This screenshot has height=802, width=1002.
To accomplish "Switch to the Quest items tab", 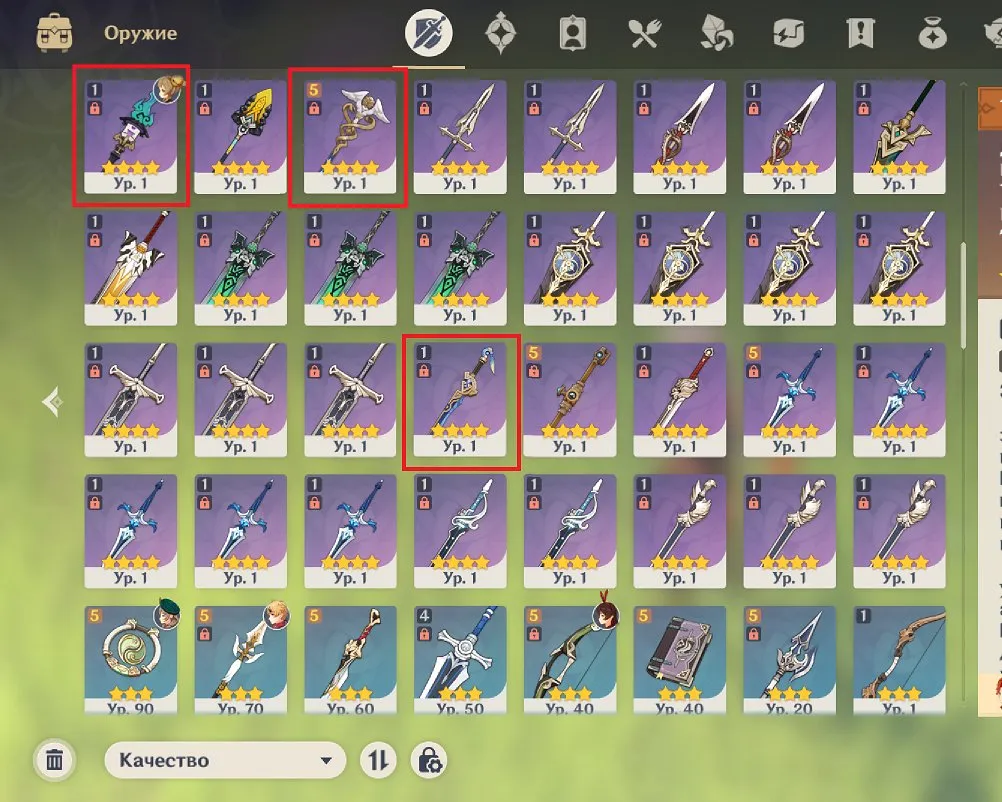I will [x=859, y=34].
